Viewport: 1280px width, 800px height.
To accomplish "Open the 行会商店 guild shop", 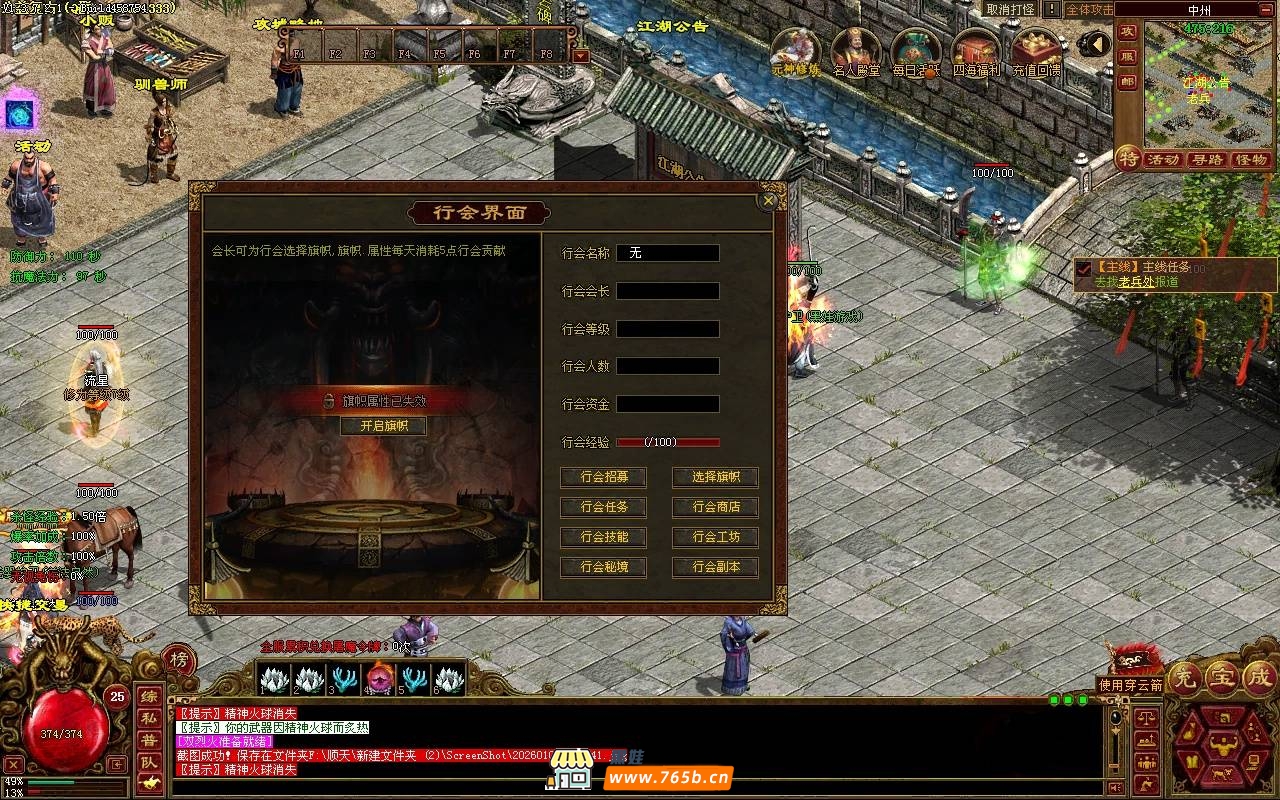I will 715,508.
